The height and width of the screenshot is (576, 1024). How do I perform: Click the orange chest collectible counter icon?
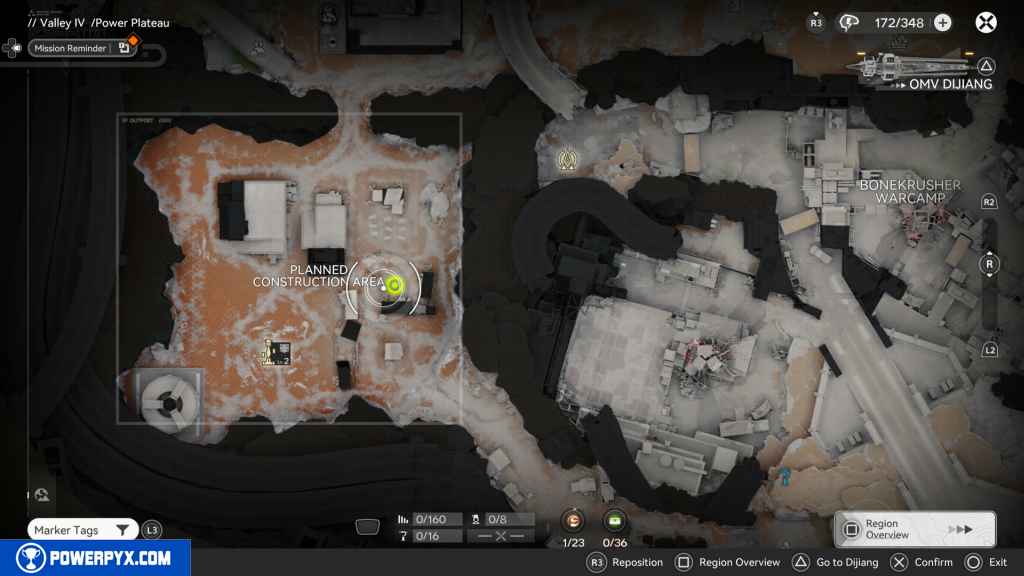click(x=573, y=520)
